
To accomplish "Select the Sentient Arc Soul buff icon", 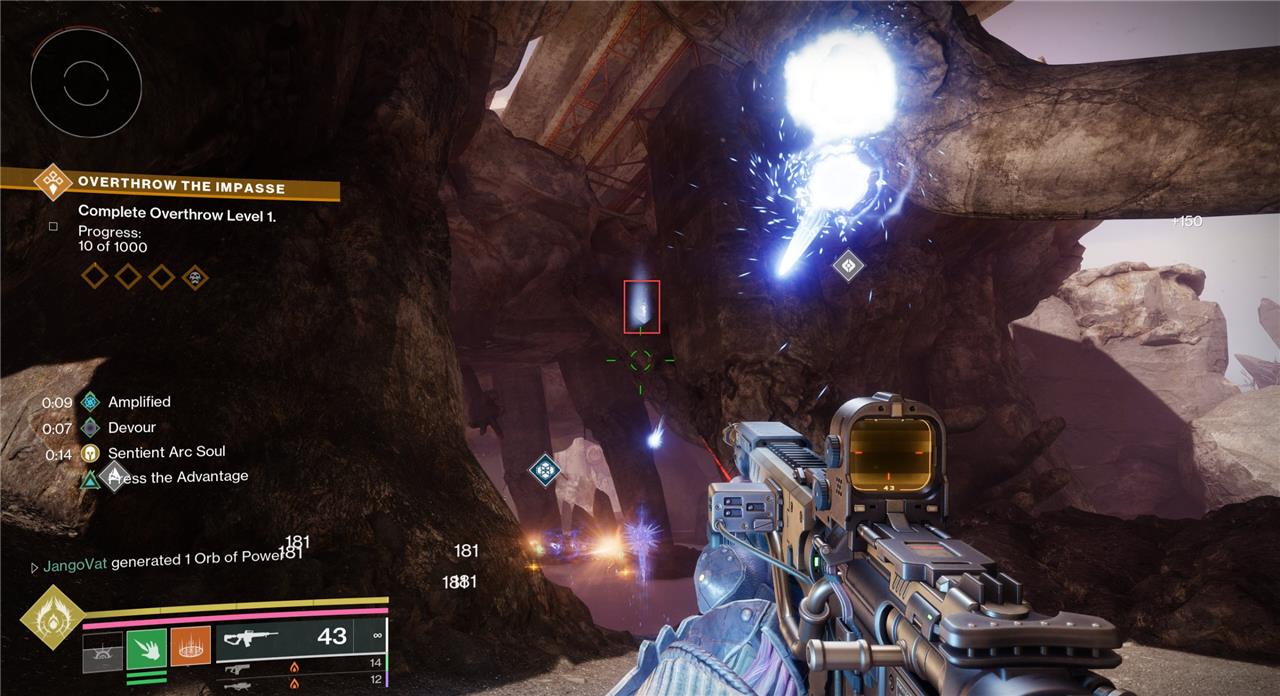I will click(91, 454).
